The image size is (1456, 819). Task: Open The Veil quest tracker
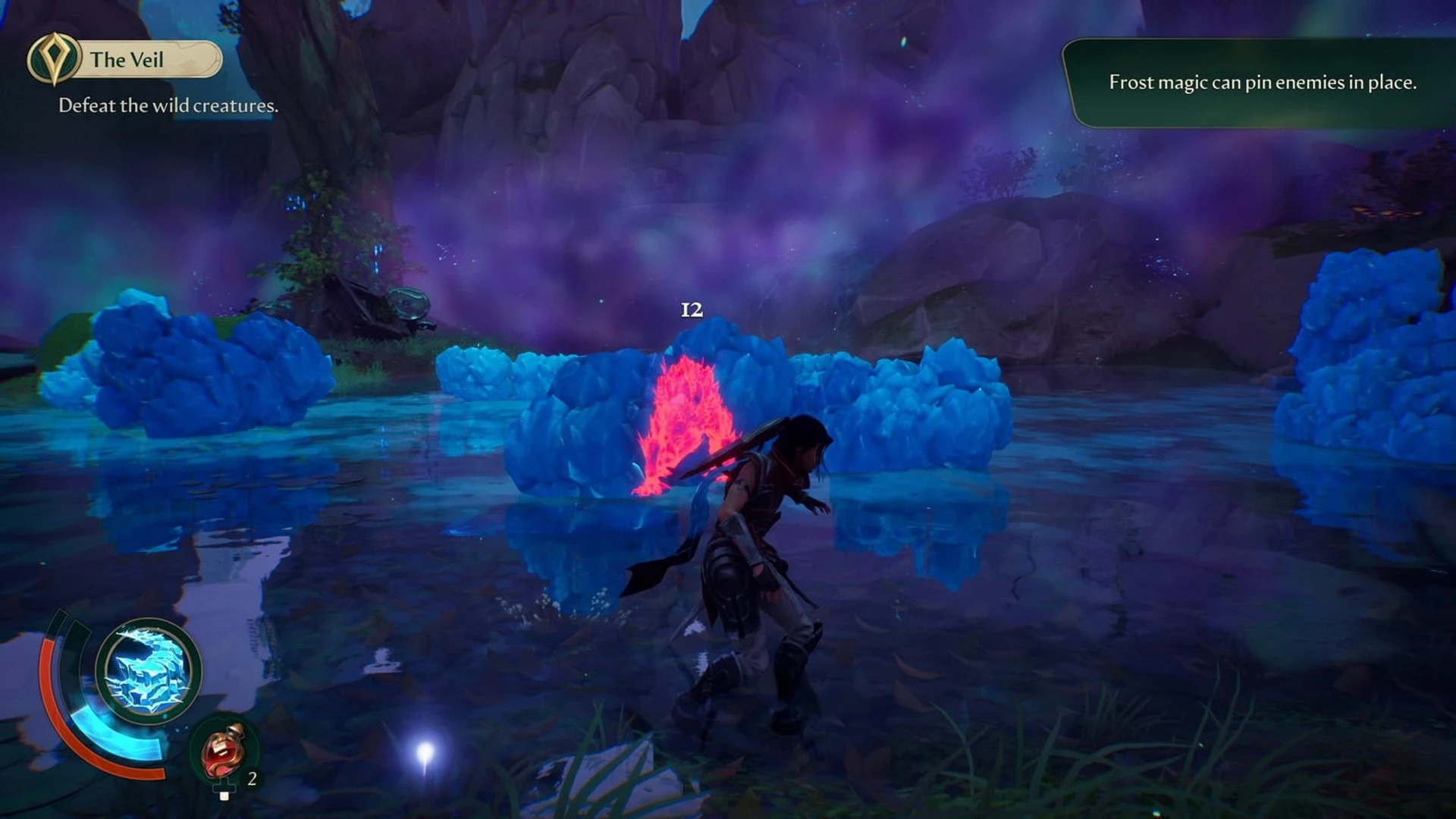pyautogui.click(x=126, y=59)
